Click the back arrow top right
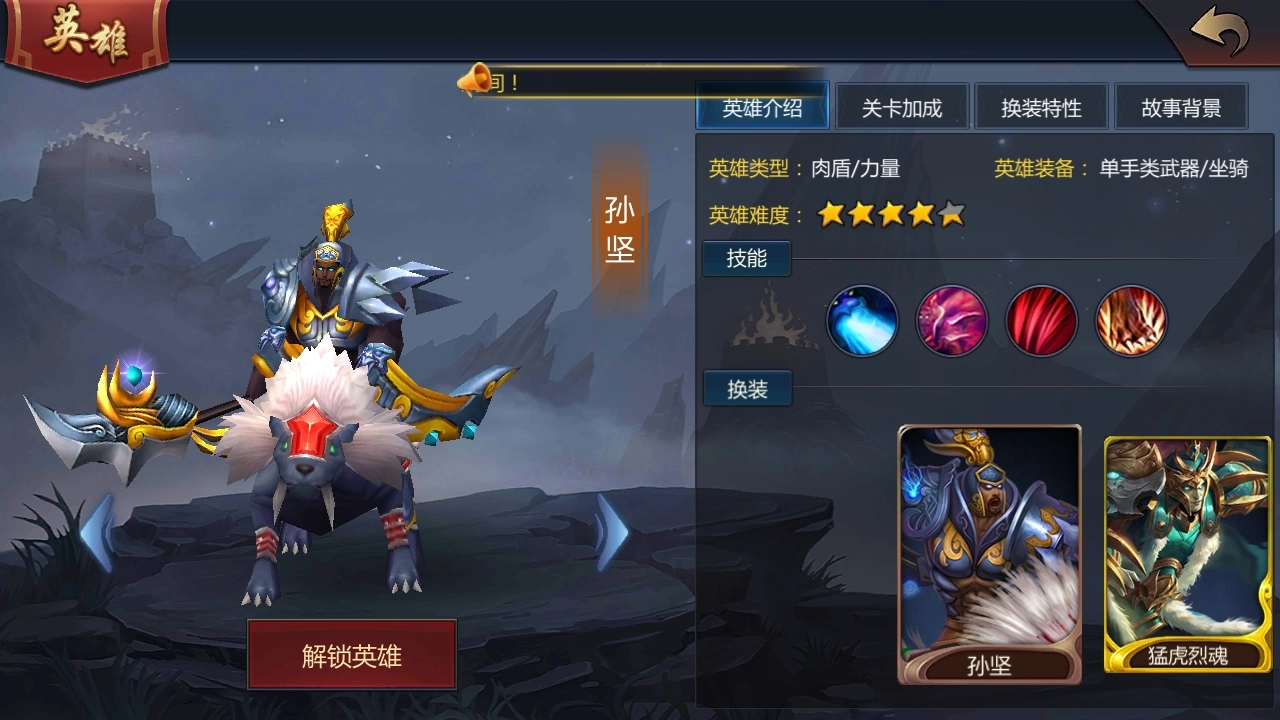The height and width of the screenshot is (720, 1280). 1222,30
